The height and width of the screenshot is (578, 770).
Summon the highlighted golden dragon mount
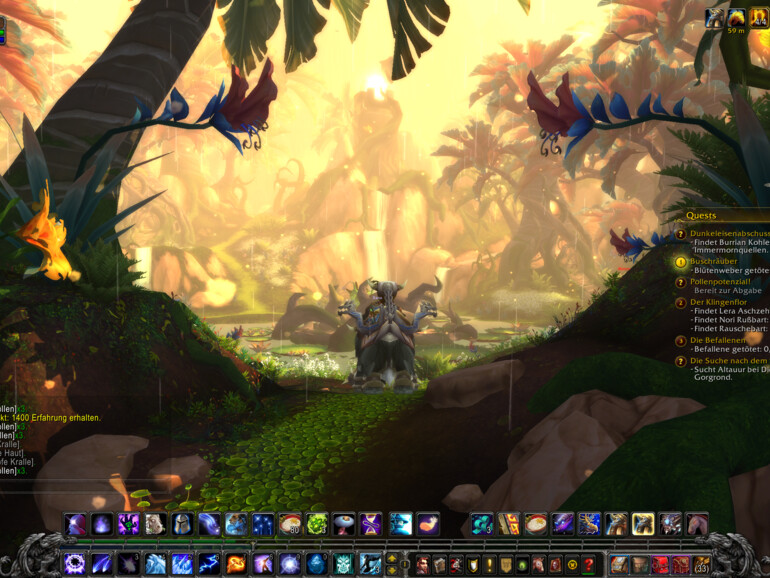tap(643, 524)
